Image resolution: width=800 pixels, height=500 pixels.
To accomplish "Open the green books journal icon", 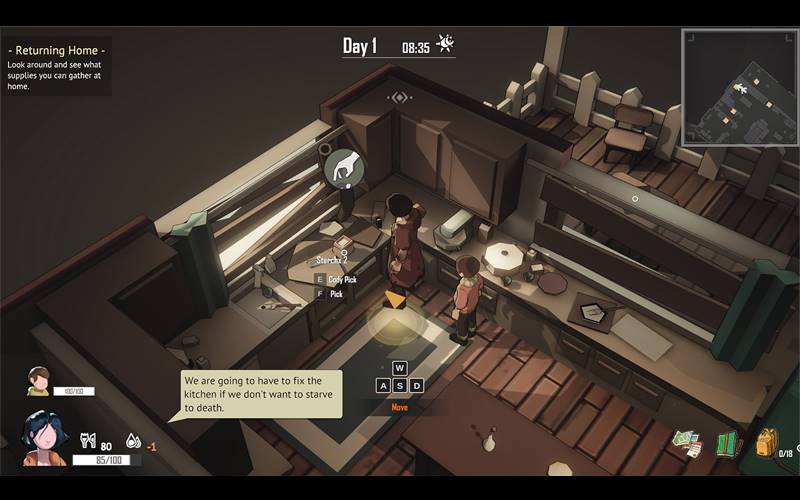I will [727, 443].
